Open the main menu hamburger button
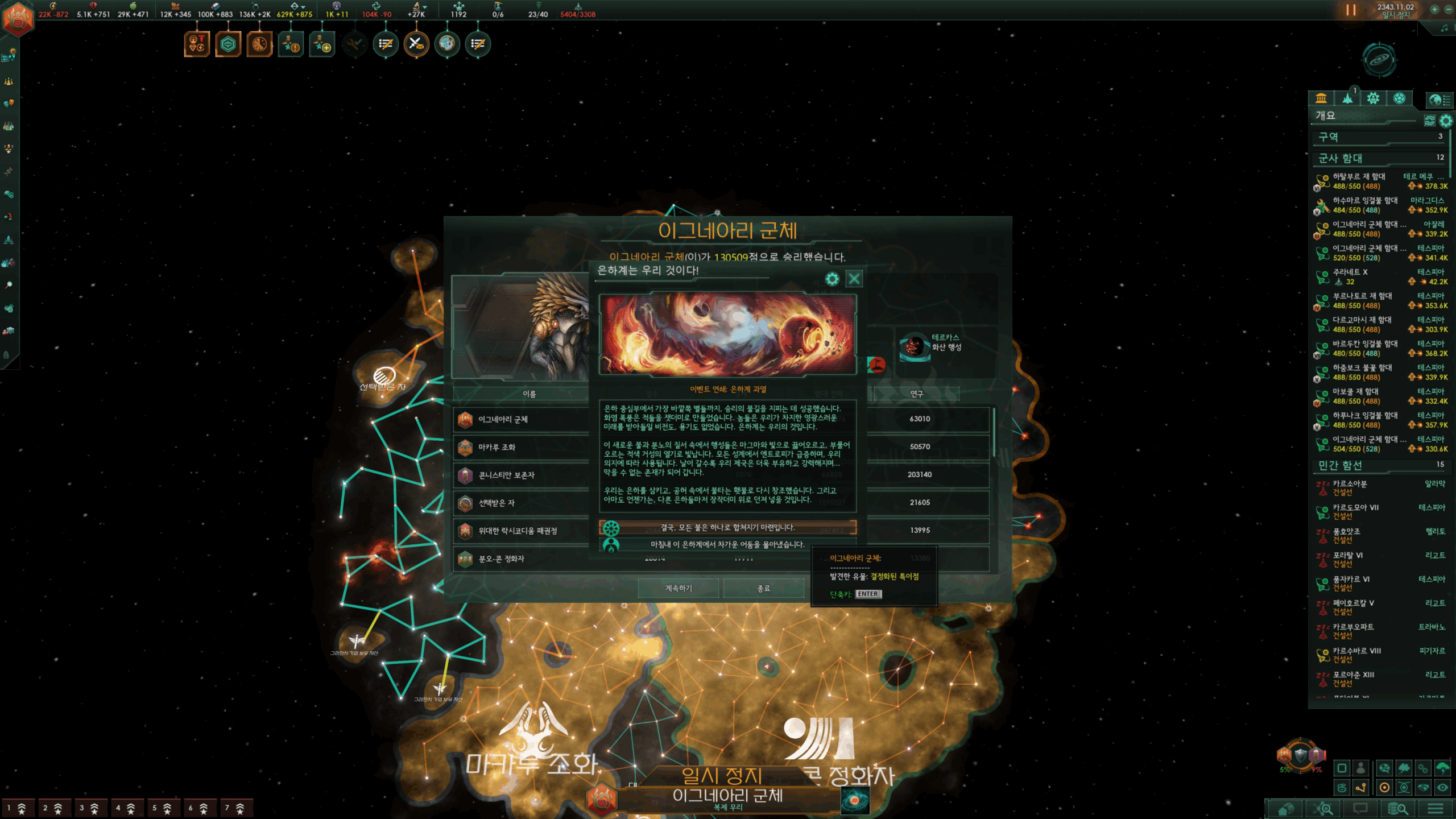This screenshot has height=819, width=1456. point(1435,808)
